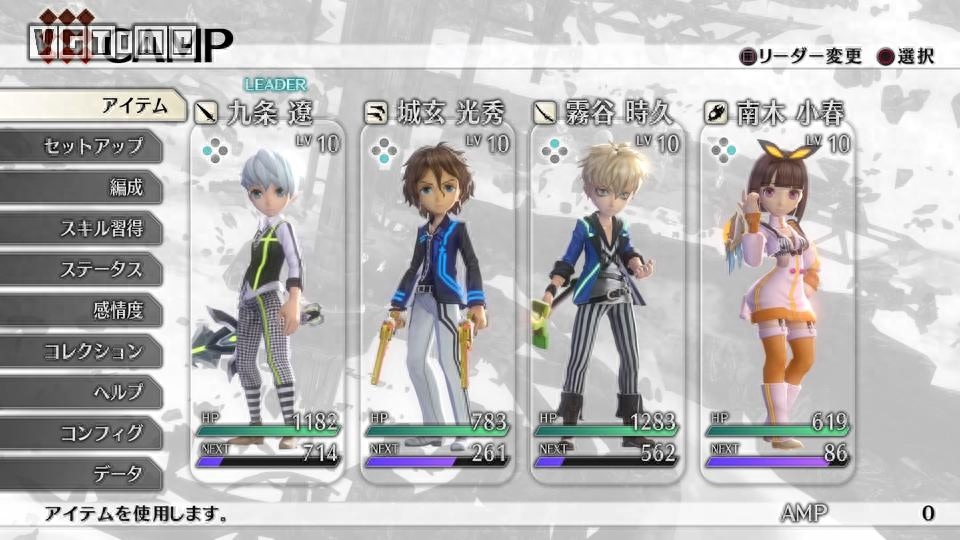Choose スキル習得 skill learning option
The height and width of the screenshot is (540, 960).
[90, 228]
